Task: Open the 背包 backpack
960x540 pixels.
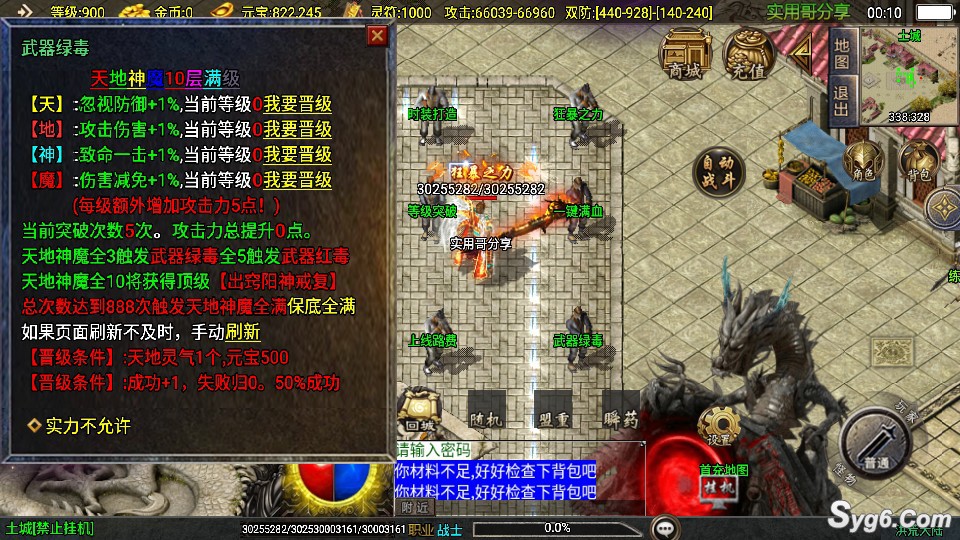Action: tap(917, 164)
